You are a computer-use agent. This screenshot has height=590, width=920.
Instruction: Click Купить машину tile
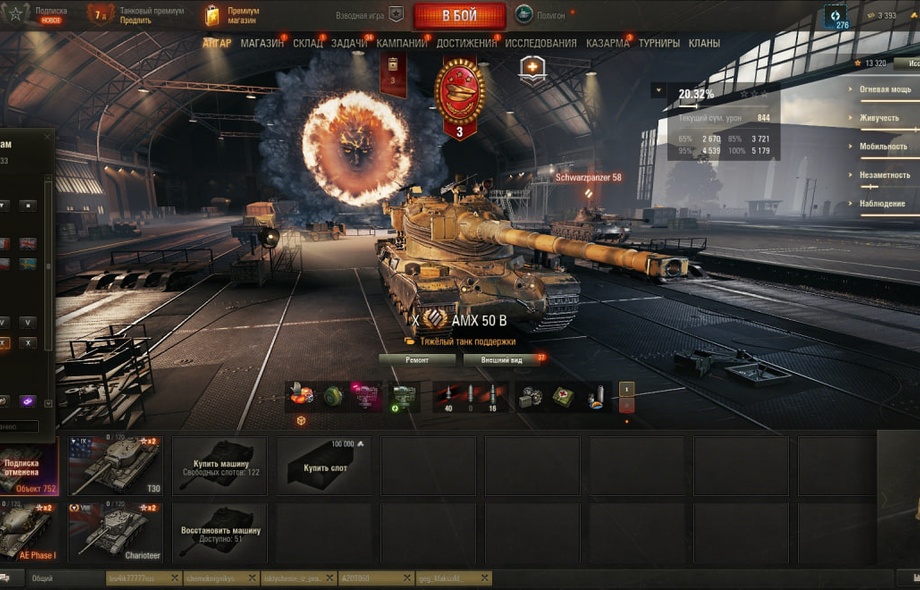tap(219, 465)
